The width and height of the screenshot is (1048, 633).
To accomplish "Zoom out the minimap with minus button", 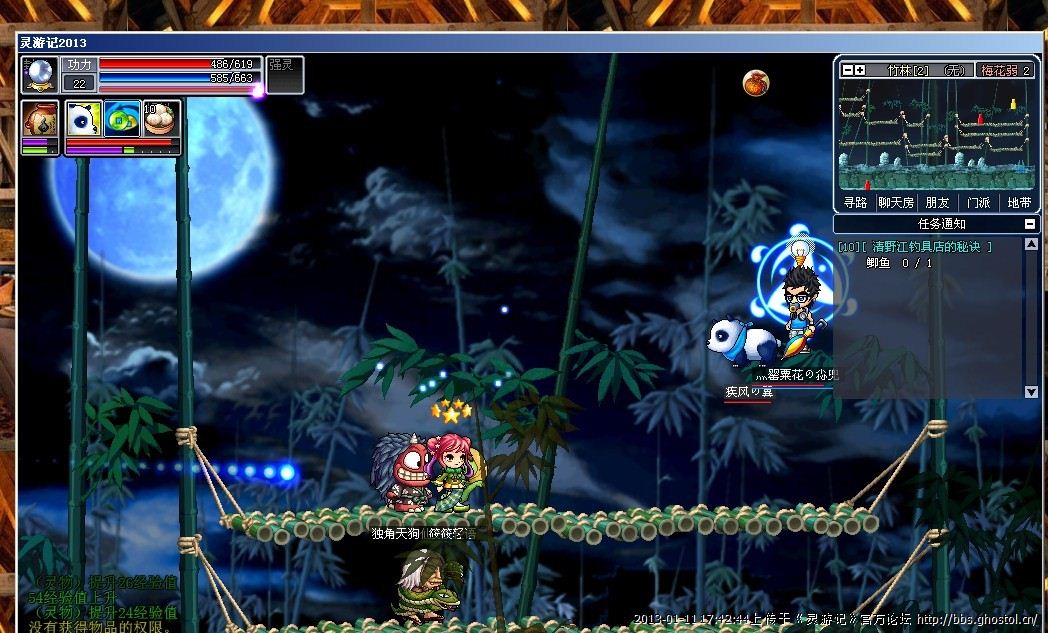I will click(847, 70).
